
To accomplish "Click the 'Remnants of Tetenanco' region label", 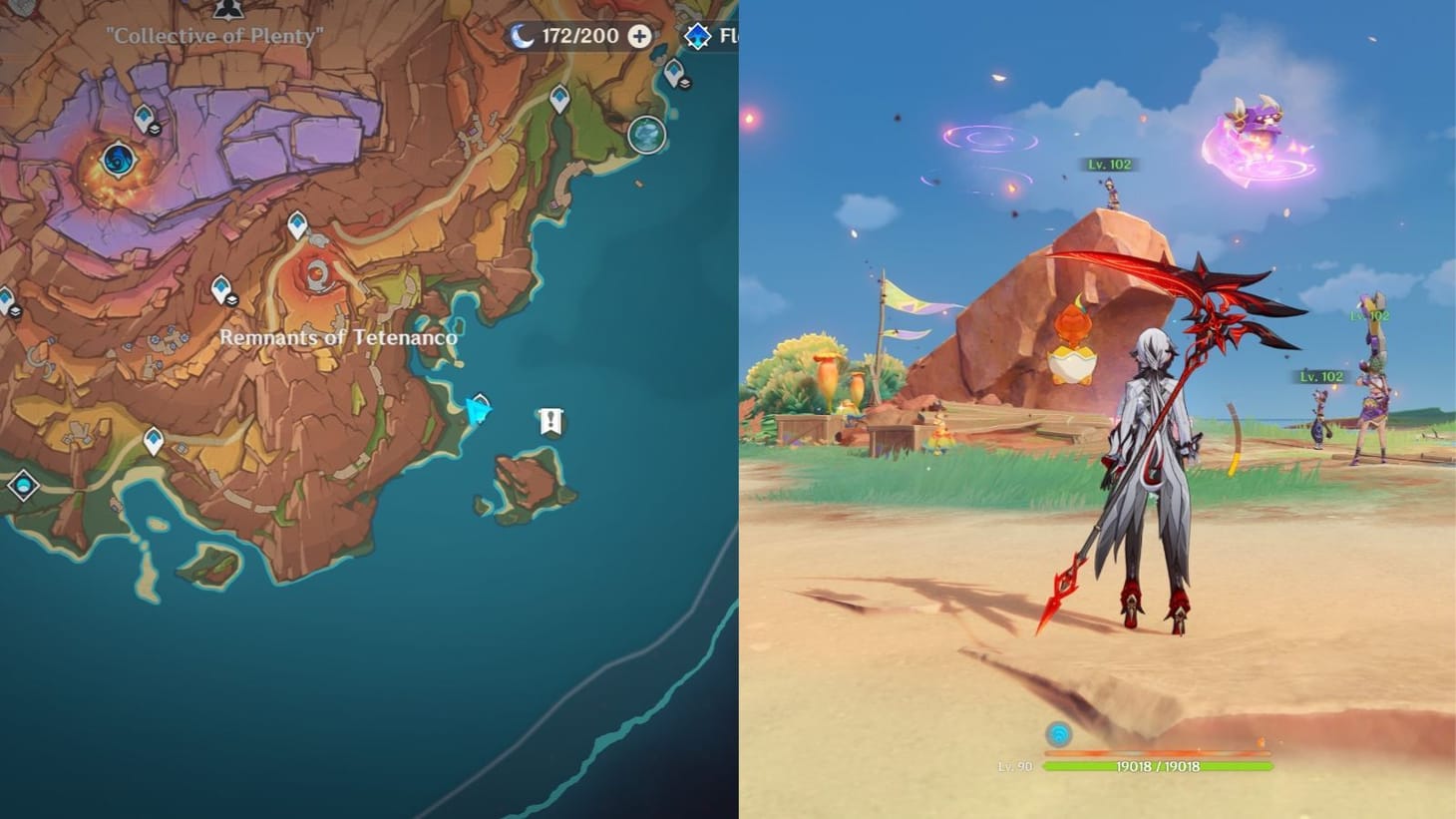I will click(341, 338).
